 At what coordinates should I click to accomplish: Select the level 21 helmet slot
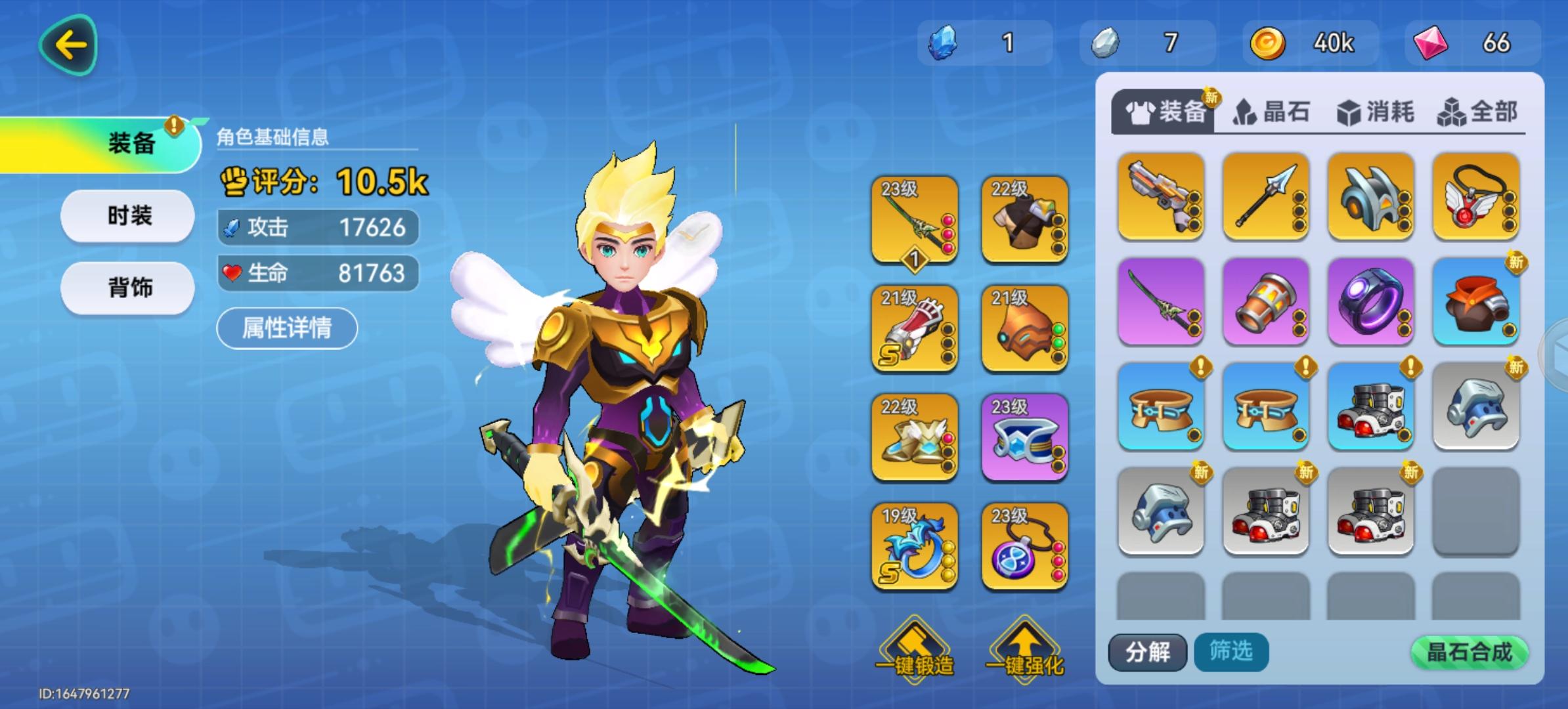[1026, 332]
